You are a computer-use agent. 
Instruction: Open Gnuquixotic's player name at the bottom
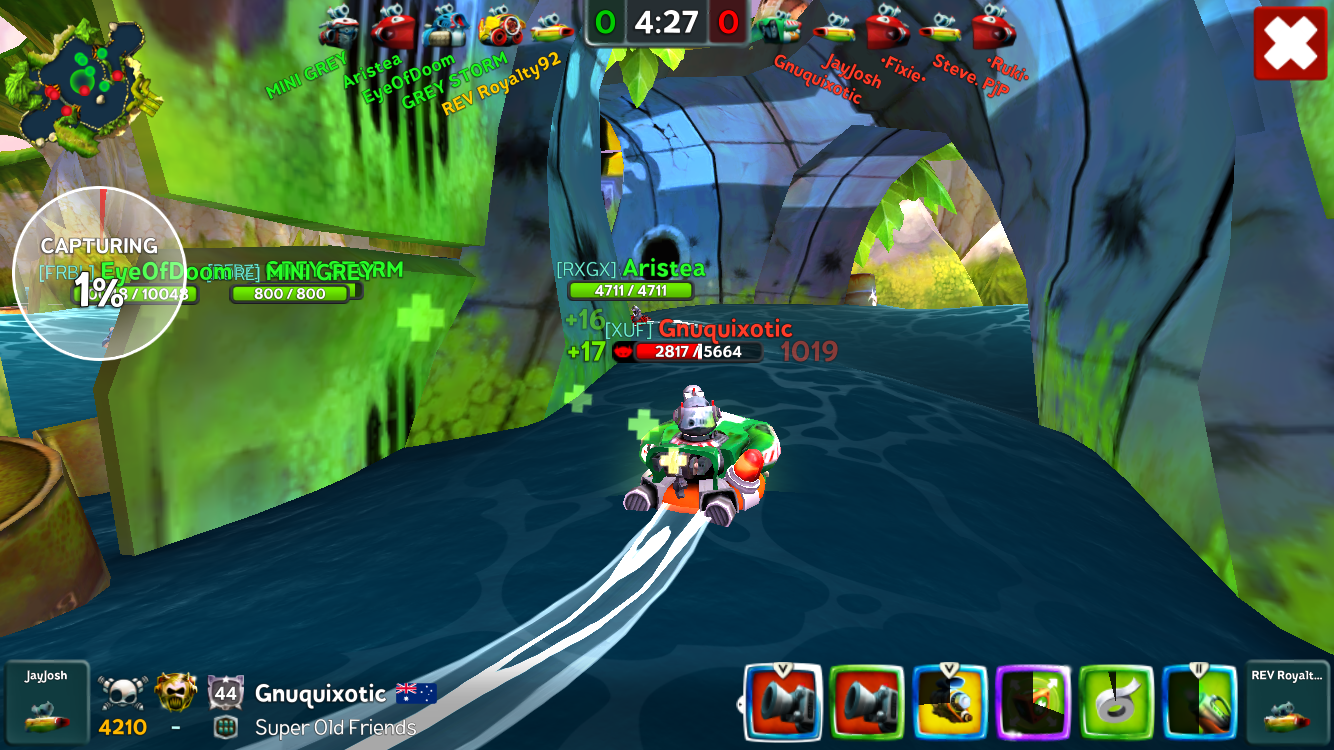[320, 694]
